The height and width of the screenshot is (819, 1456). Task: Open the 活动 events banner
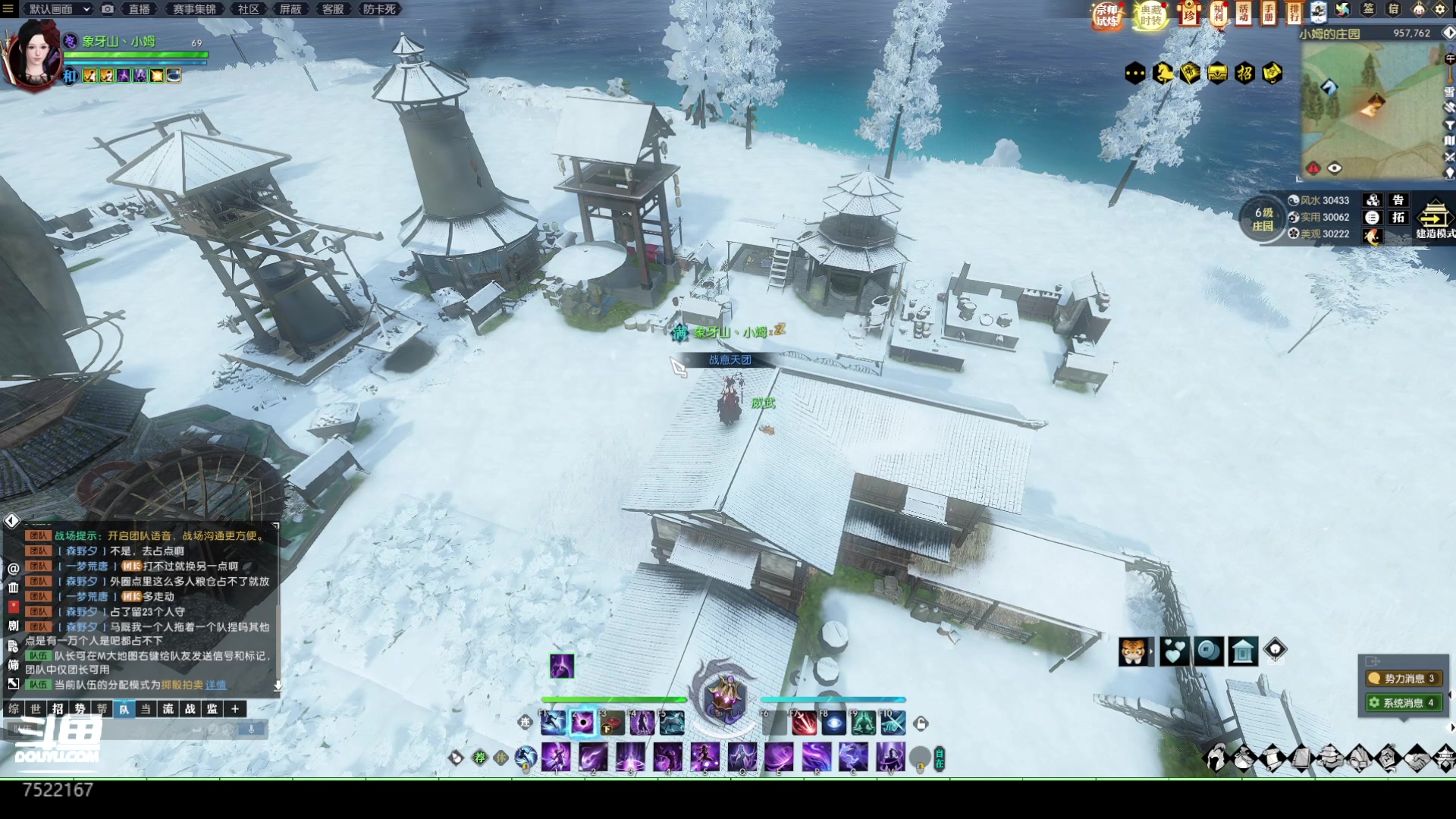pyautogui.click(x=1244, y=13)
